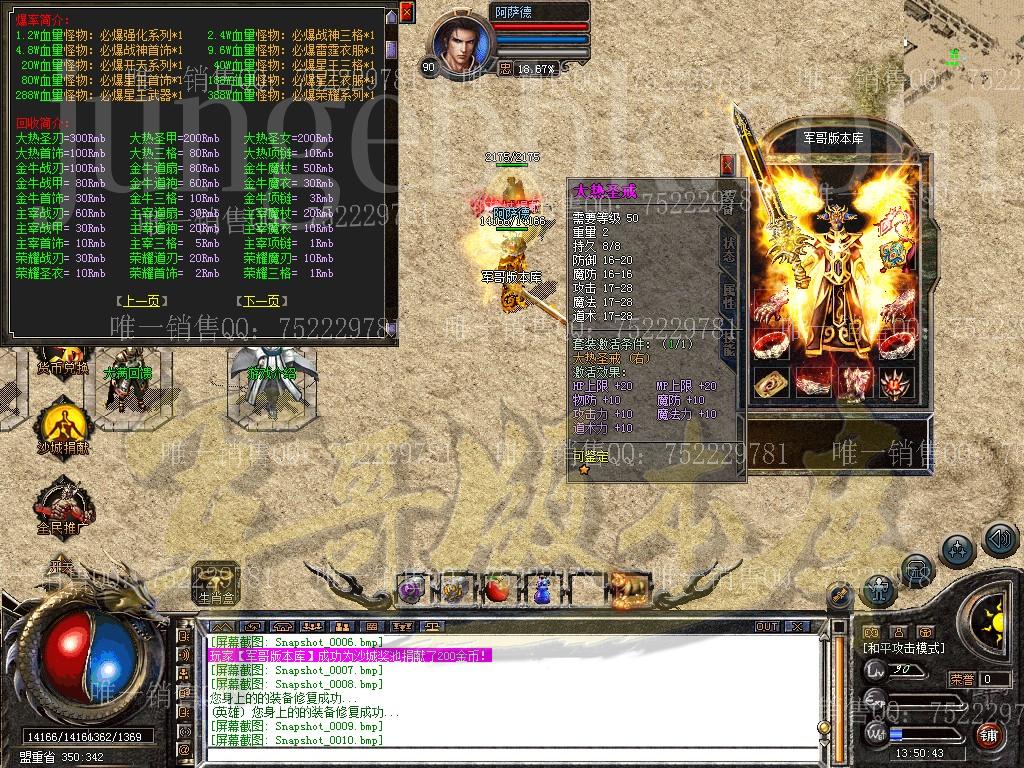Viewport: 1024px width, 768px height.
Task: Open the character figure round button
Action: click(x=880, y=590)
